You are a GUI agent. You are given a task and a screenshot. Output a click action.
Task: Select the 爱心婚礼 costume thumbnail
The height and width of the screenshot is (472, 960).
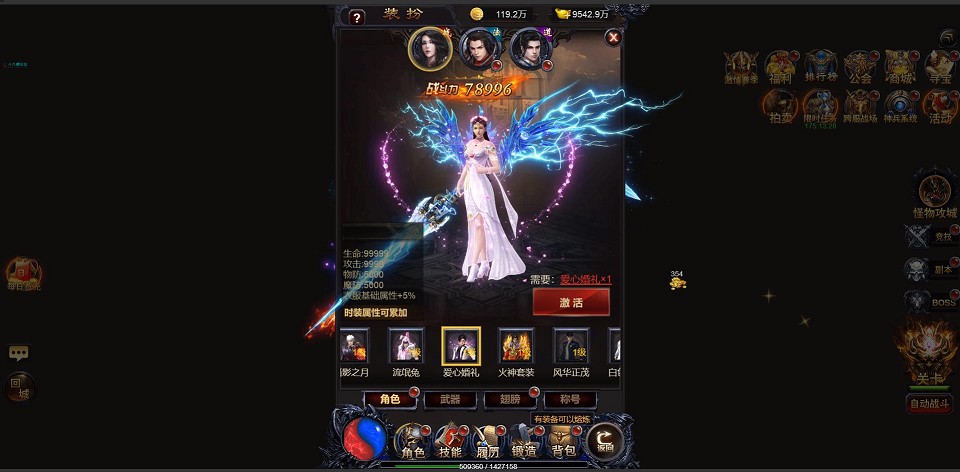tap(461, 346)
